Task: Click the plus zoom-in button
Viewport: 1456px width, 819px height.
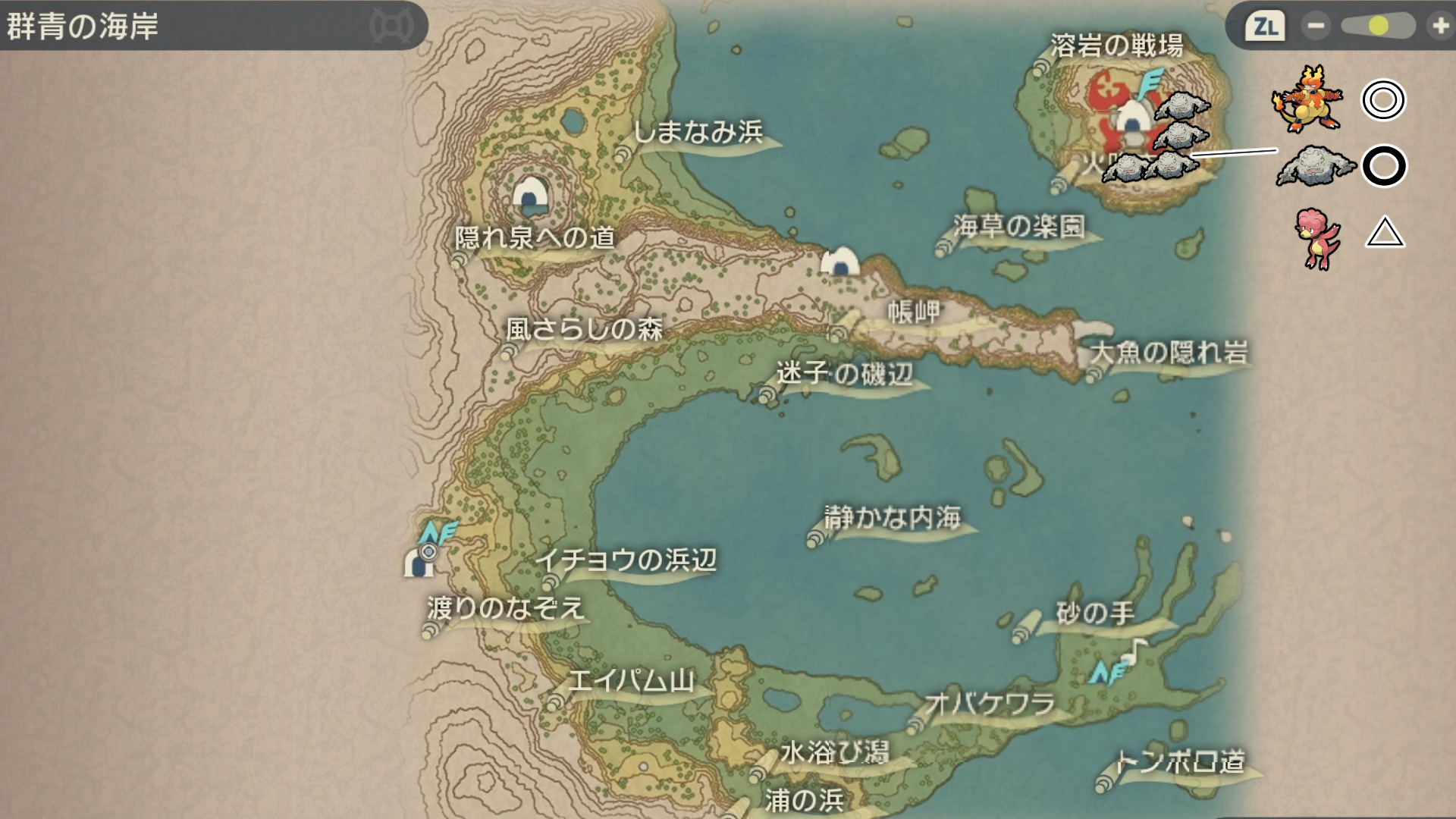Action: tap(1439, 27)
